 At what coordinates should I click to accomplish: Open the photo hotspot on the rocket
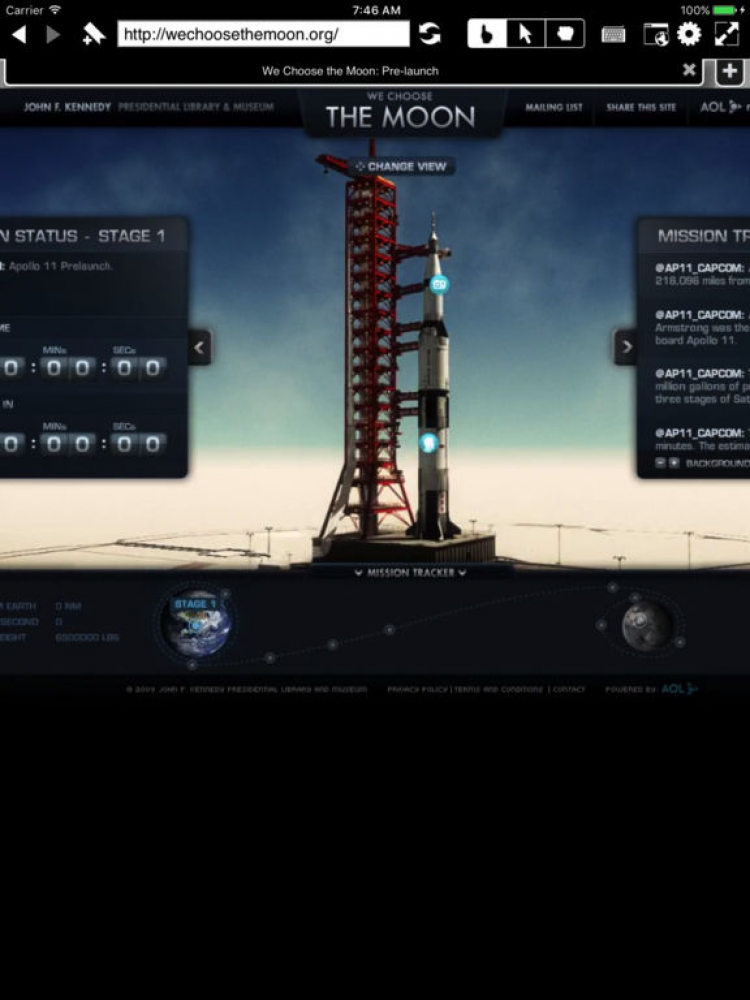[x=439, y=284]
